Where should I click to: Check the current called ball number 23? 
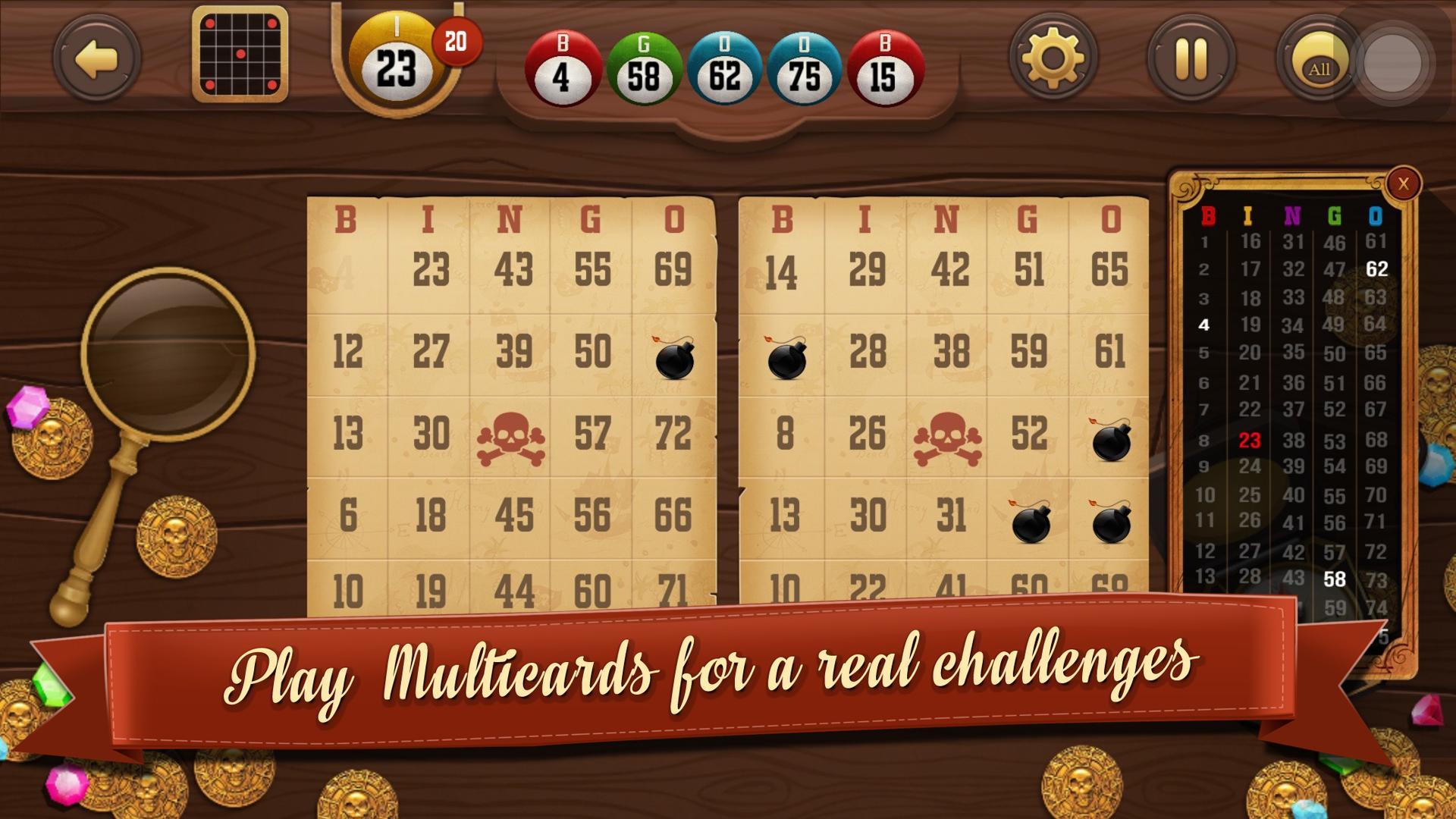pyautogui.click(x=397, y=67)
